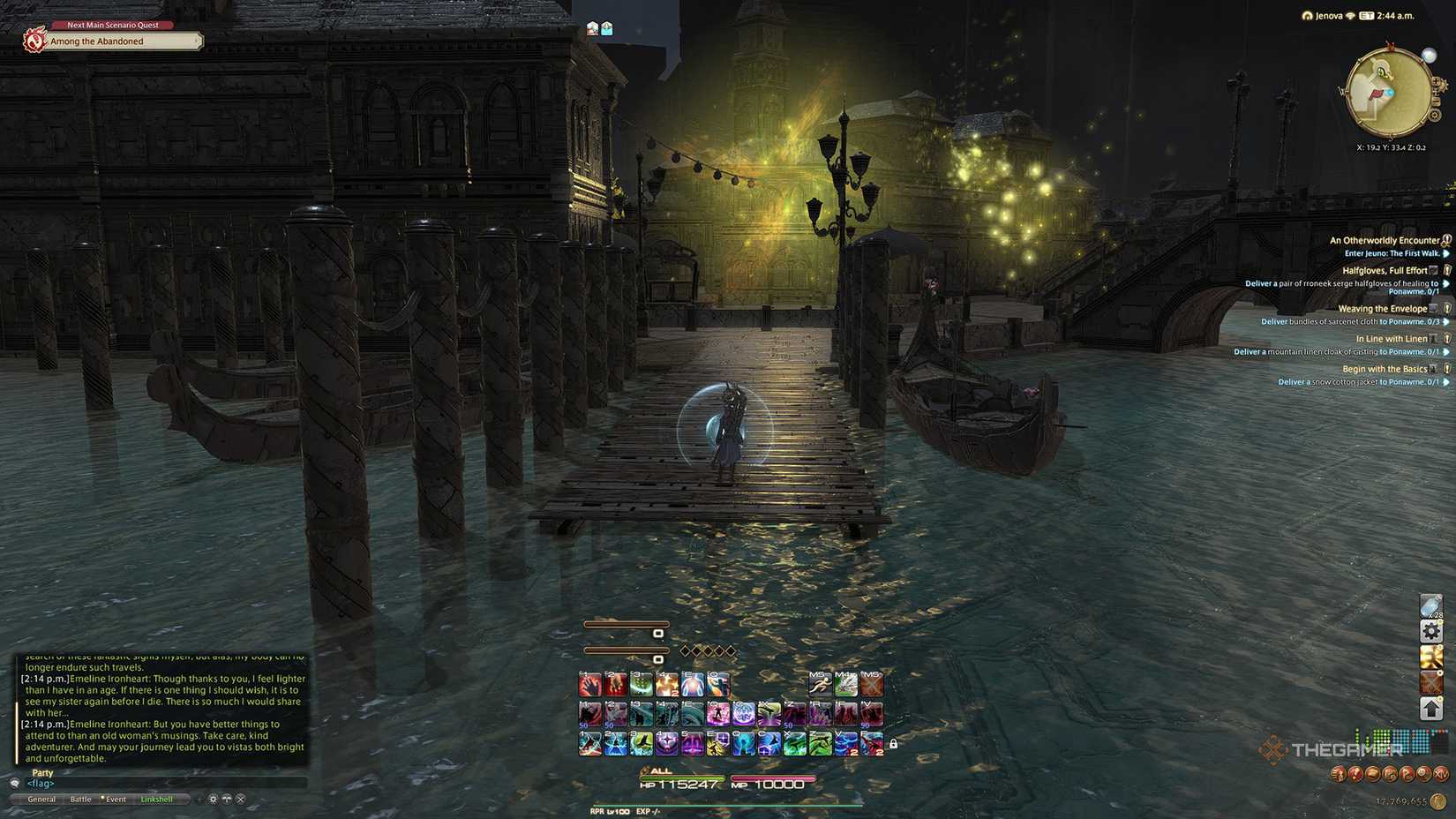Image resolution: width=1456 pixels, height=819 pixels.
Task: Select the red exclamation notification icon bottom right
Action: 1355,774
